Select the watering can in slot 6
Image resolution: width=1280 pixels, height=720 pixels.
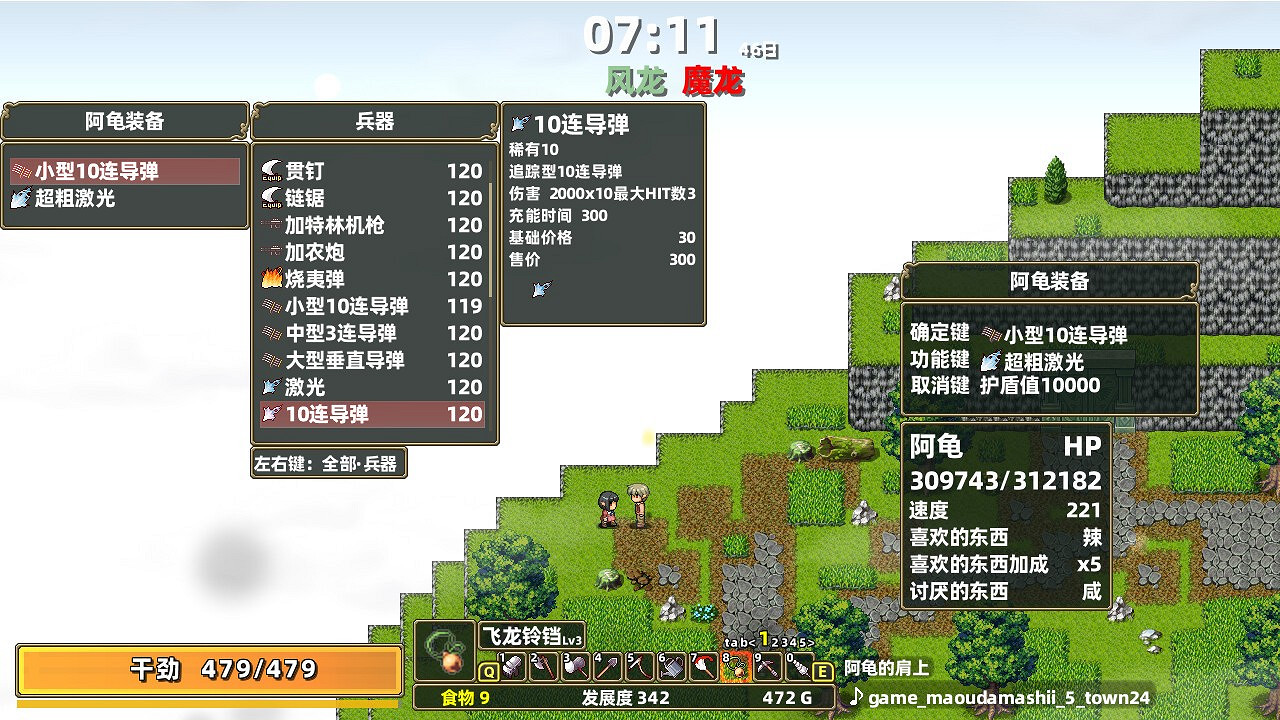671,666
